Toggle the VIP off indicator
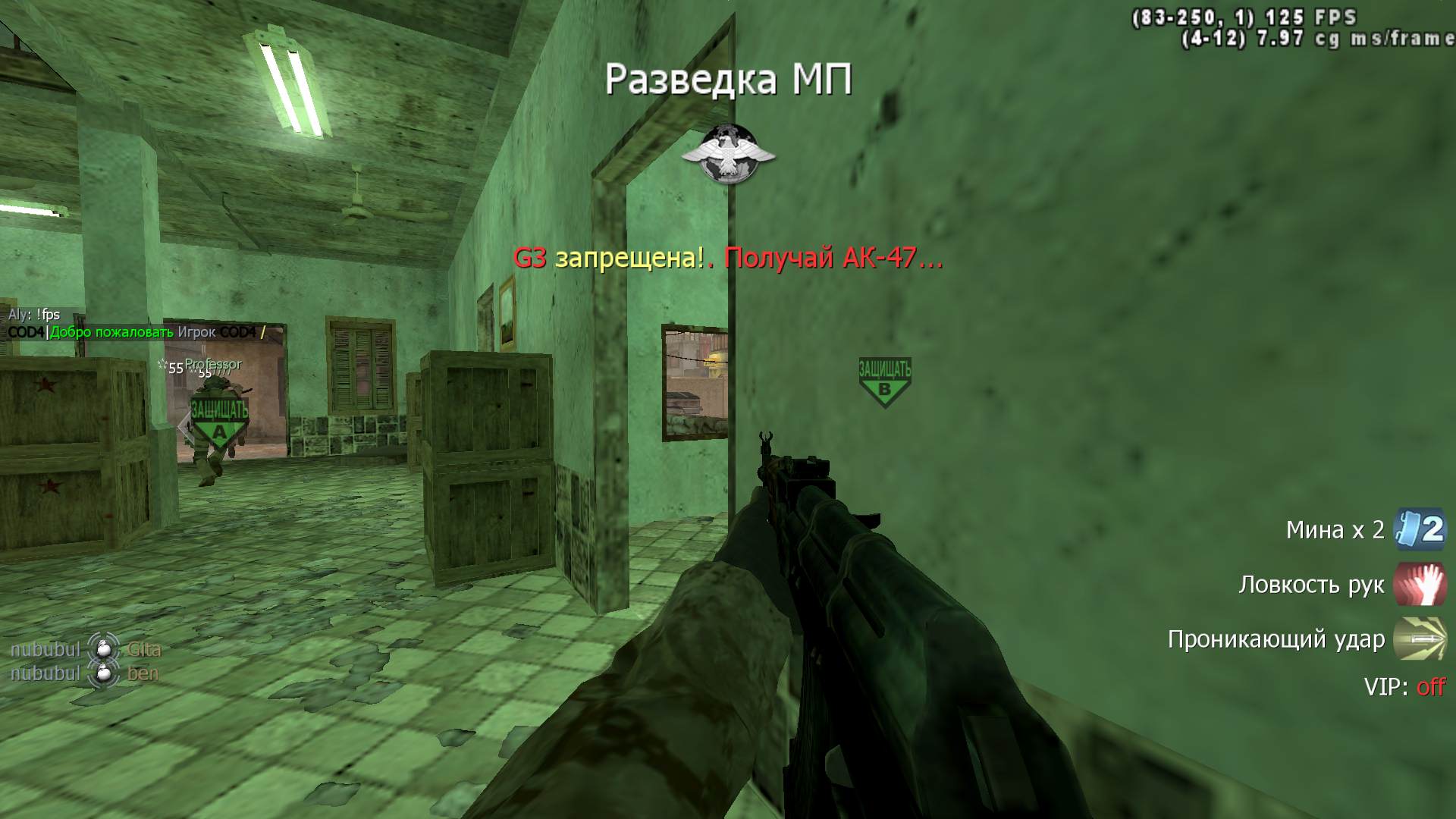Viewport: 1456px width, 819px height. pos(1404,687)
